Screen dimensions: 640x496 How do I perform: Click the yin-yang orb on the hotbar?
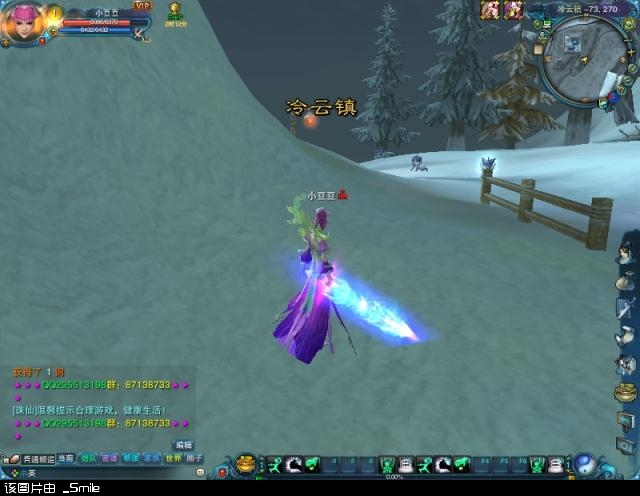(585, 464)
